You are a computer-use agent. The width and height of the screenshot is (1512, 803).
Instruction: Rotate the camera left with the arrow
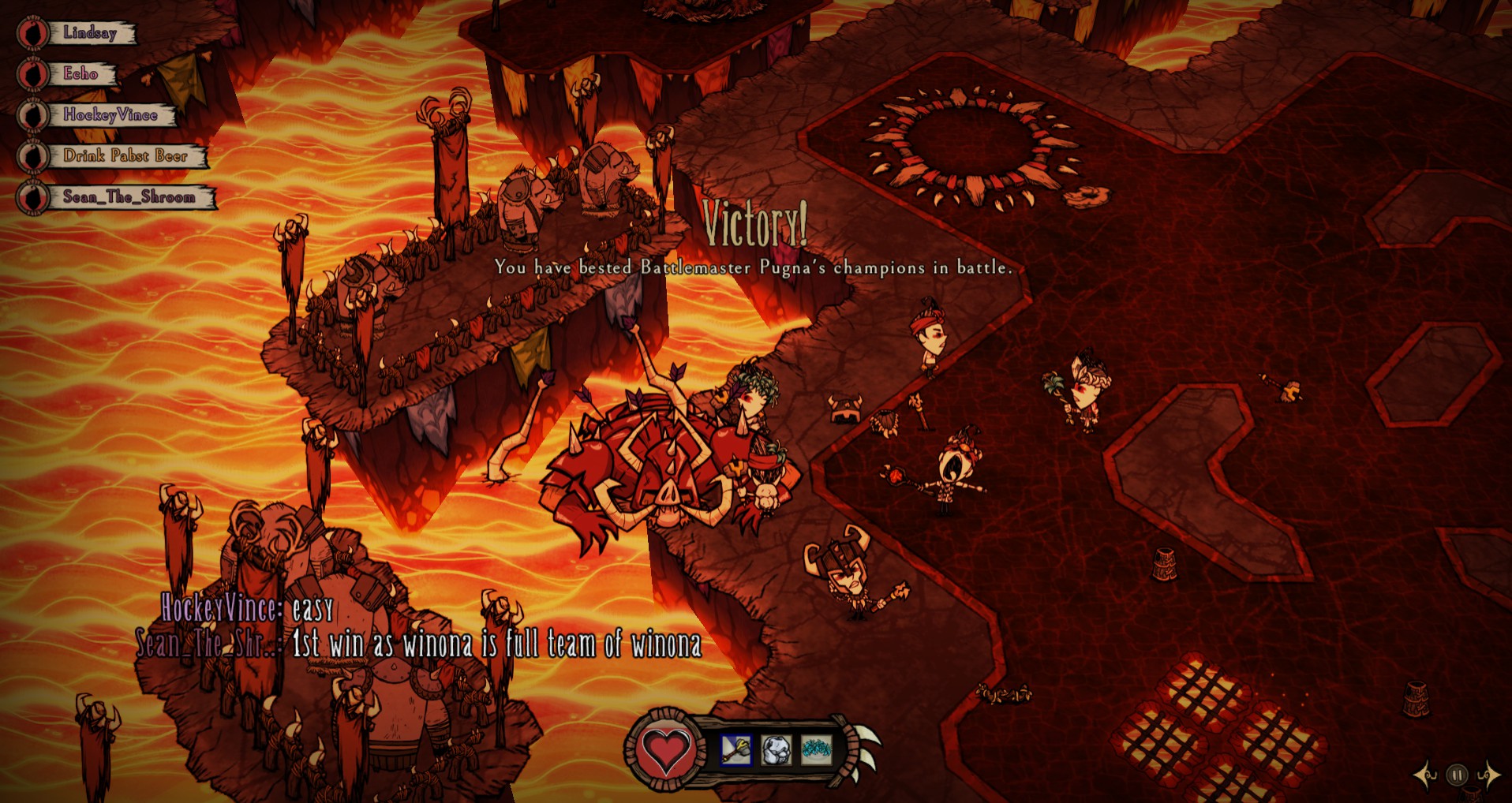pos(1426,775)
